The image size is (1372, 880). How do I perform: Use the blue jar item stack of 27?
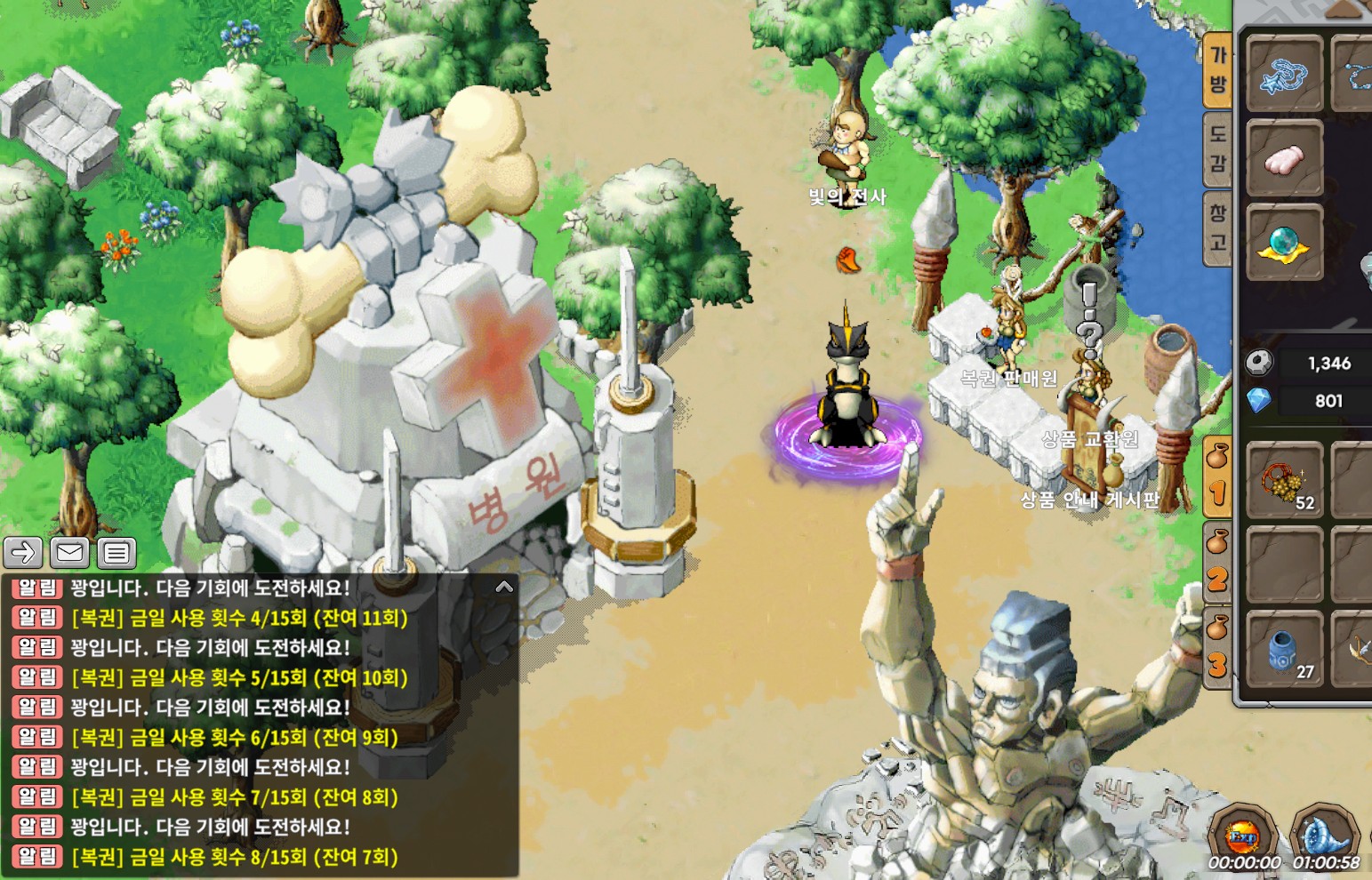click(1284, 650)
